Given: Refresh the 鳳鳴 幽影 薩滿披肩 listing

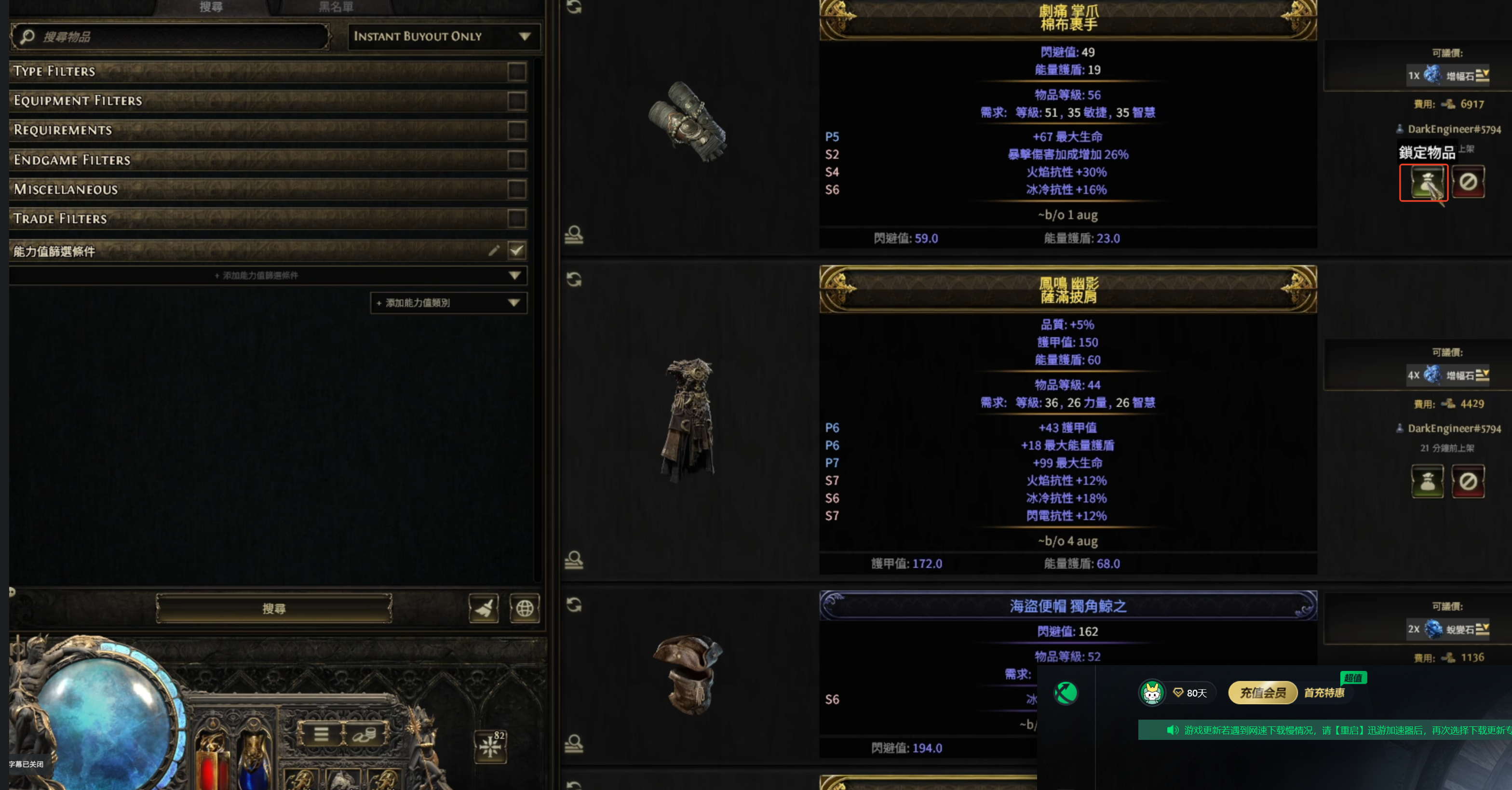Looking at the screenshot, I should tap(573, 280).
